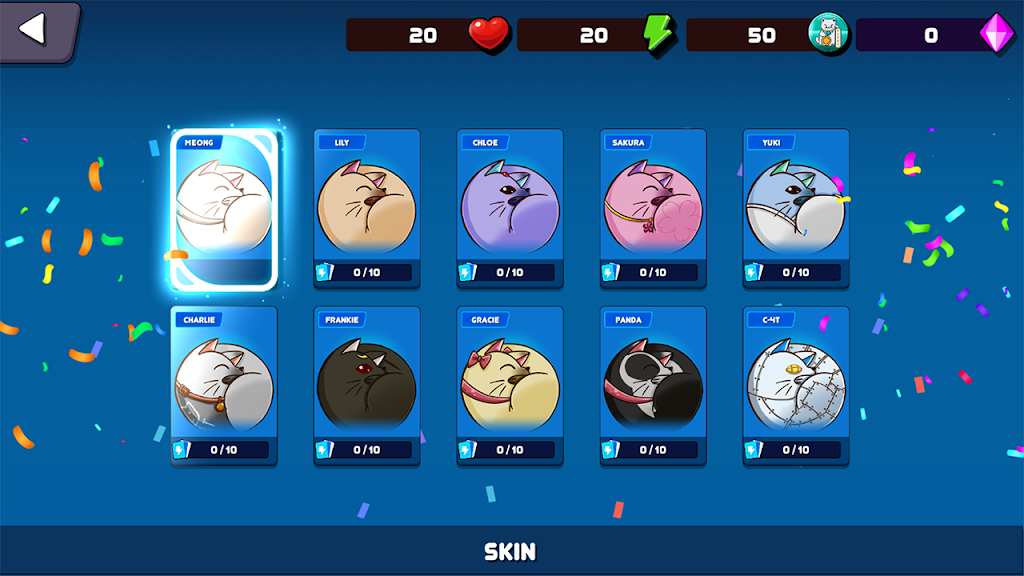Click the pink gem currency icon
Screen dimensions: 1024x576
pos(996,34)
